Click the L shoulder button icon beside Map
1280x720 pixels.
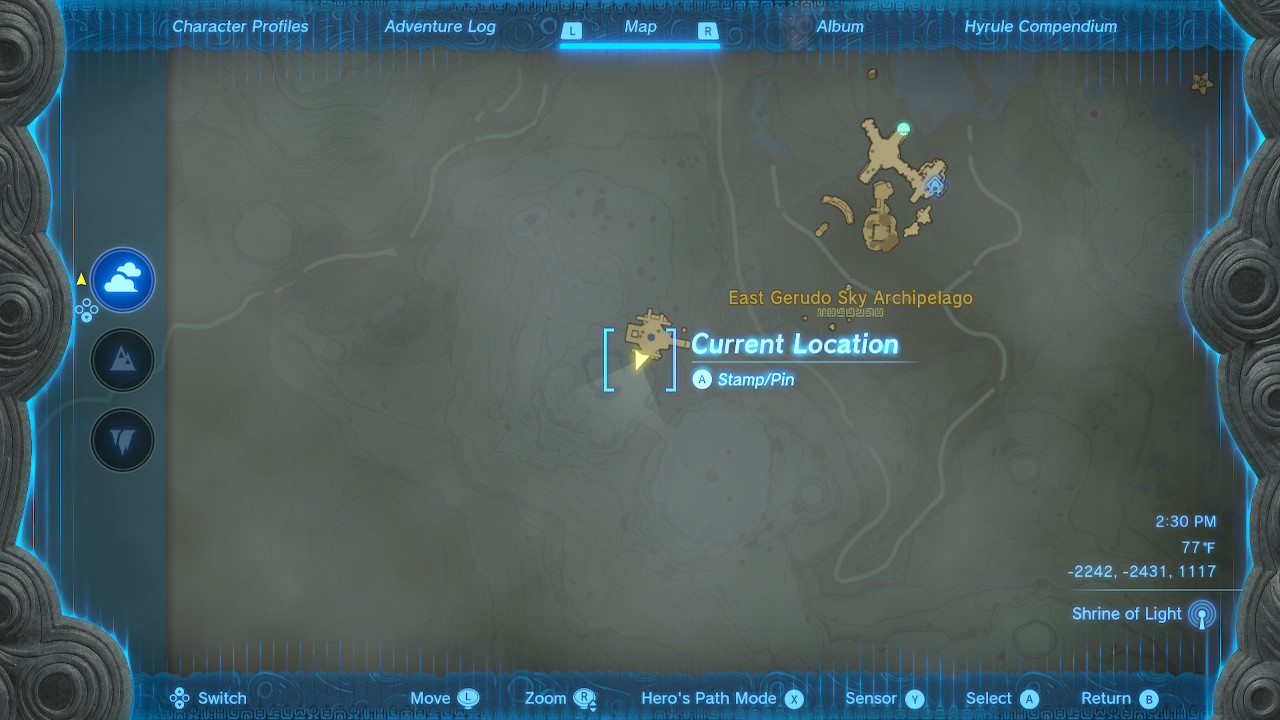(x=572, y=31)
